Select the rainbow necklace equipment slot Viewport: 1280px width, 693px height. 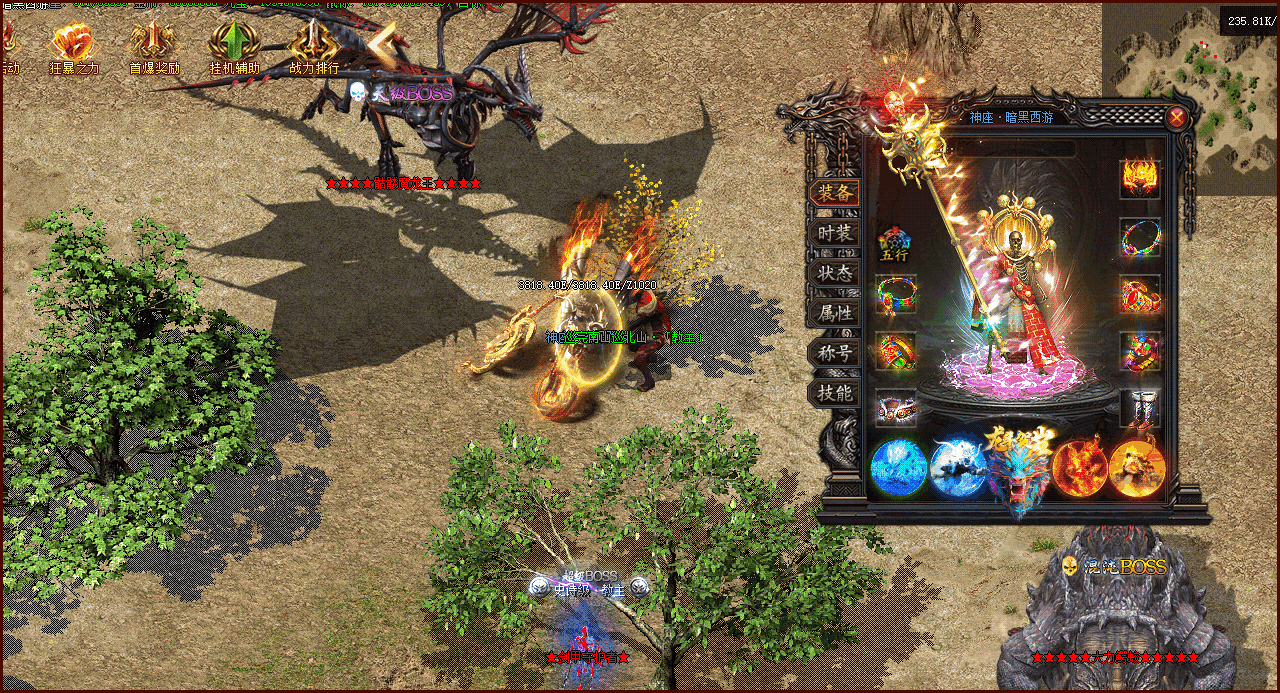(x=1140, y=238)
